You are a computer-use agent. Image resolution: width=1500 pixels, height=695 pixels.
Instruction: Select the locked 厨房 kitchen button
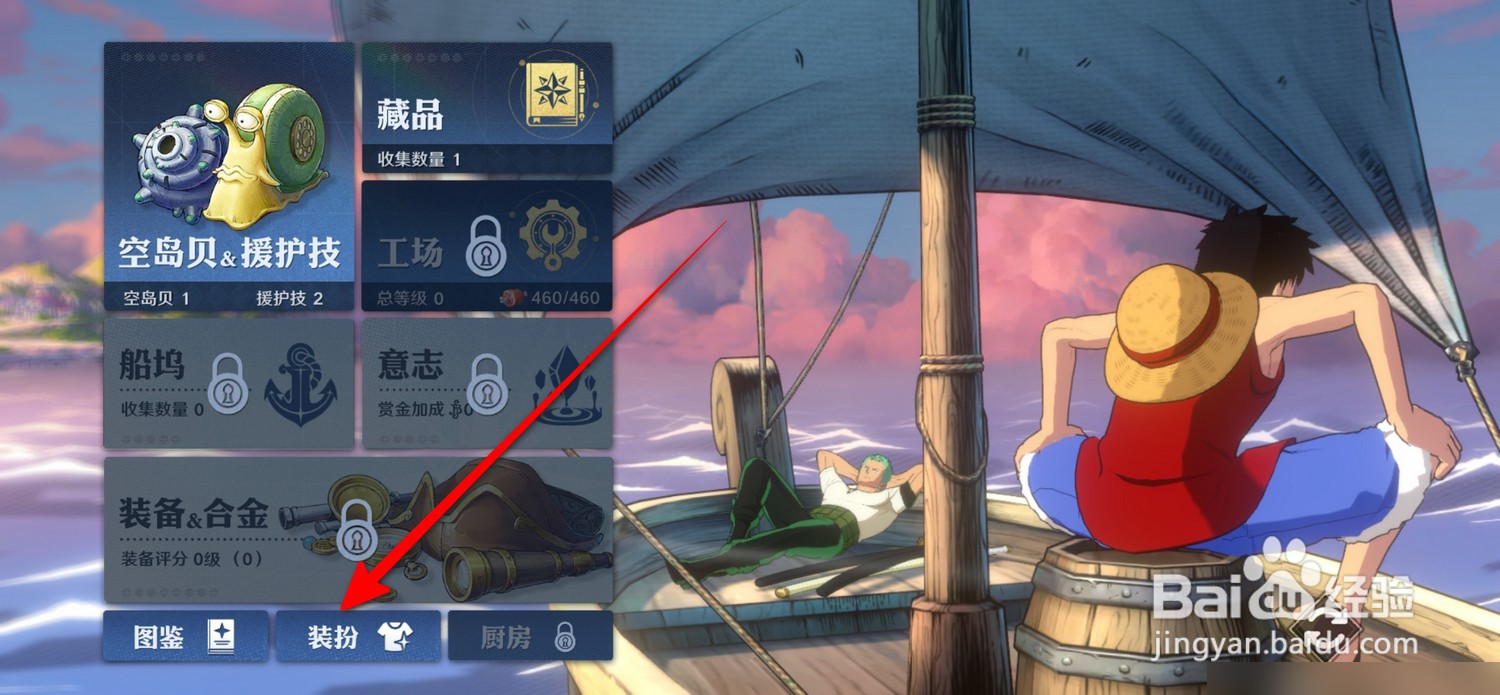pos(530,636)
